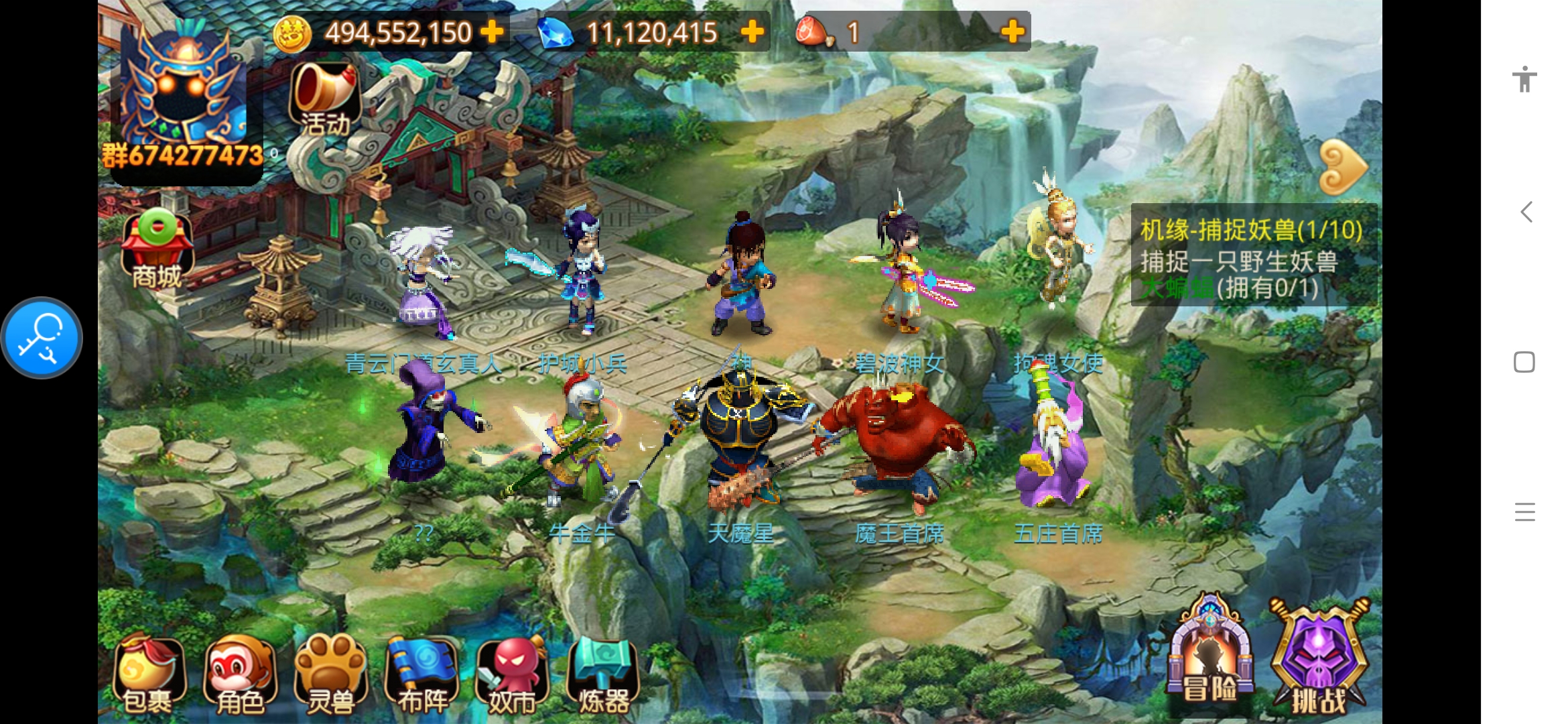This screenshot has width=1568, height=724.
Task: Tap the Android back navigation arrow
Action: 1525,213
